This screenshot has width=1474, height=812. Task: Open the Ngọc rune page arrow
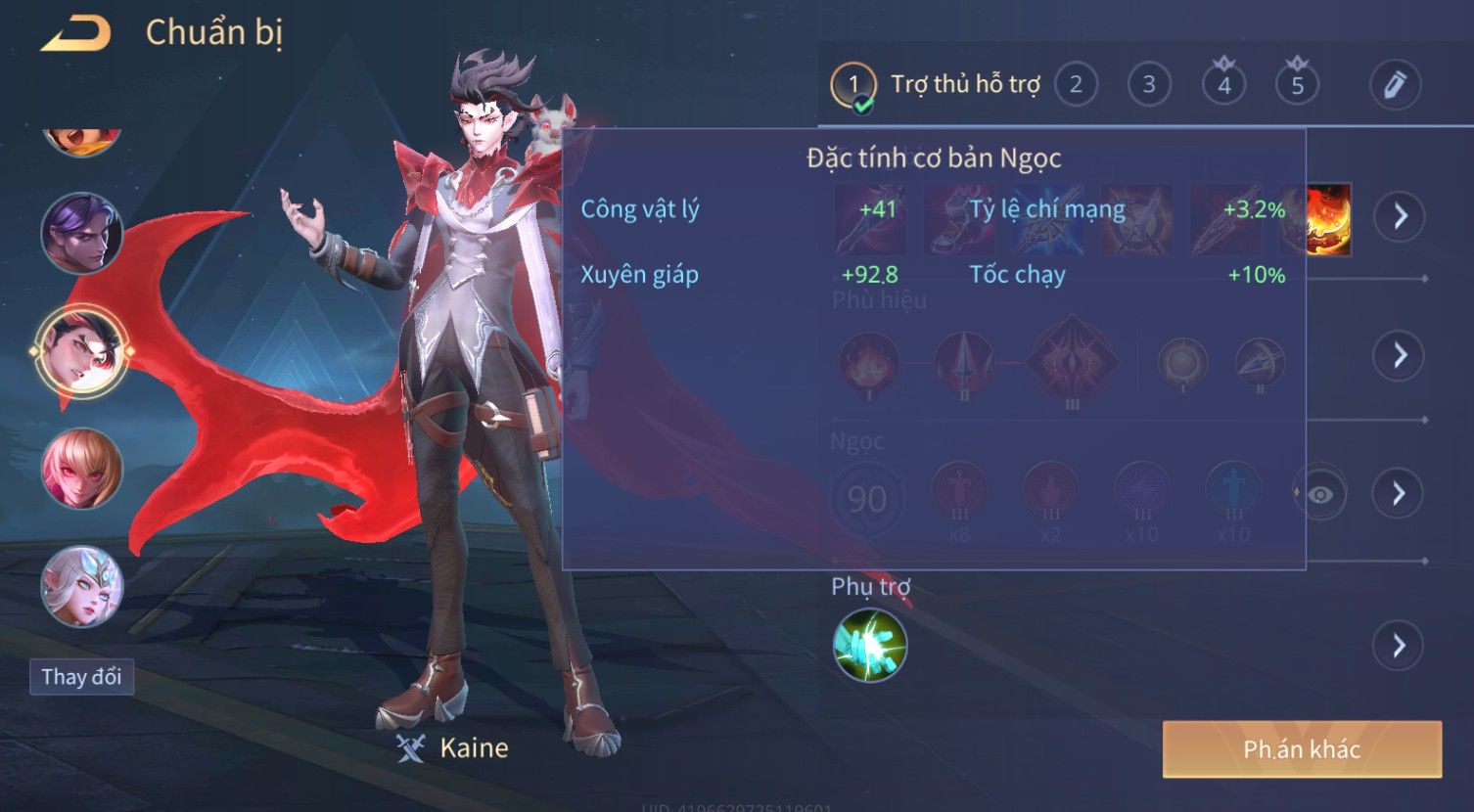pyautogui.click(x=1399, y=493)
